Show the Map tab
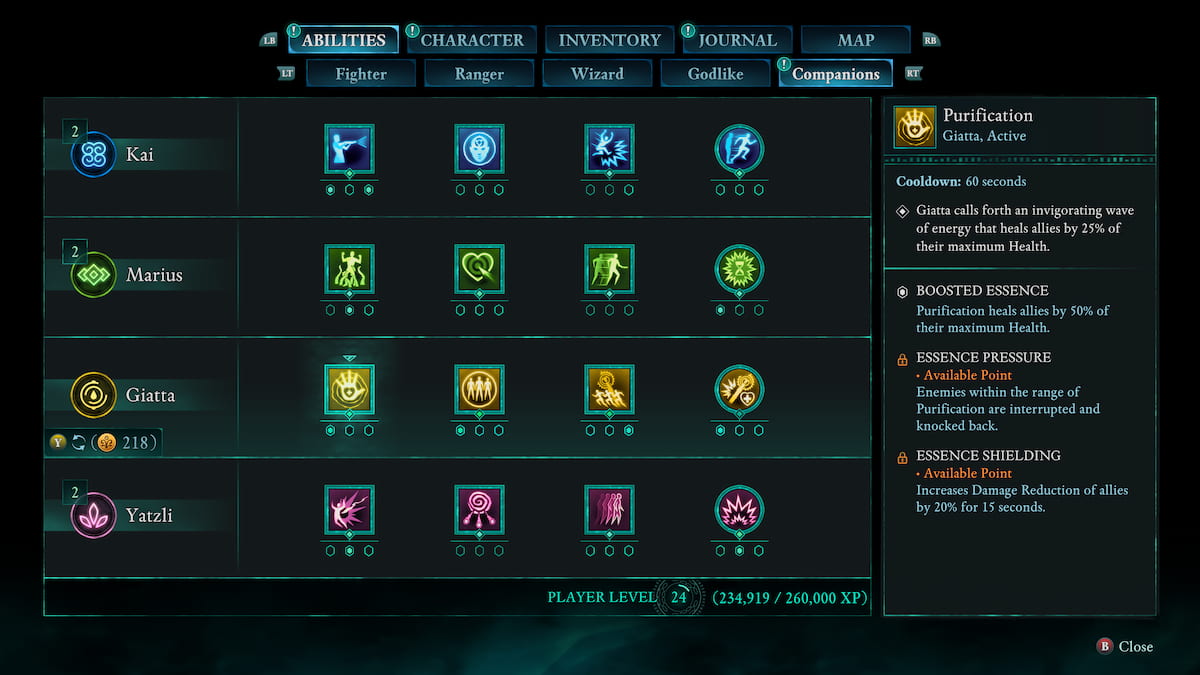The width and height of the screenshot is (1200, 675). pyautogui.click(x=855, y=40)
